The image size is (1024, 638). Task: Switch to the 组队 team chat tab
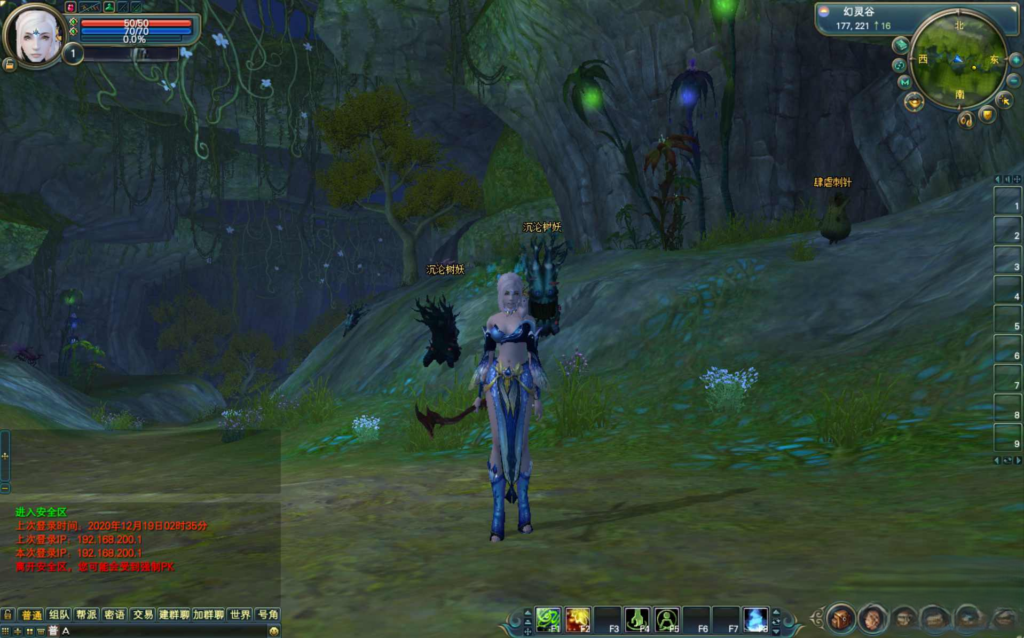pyautogui.click(x=59, y=614)
